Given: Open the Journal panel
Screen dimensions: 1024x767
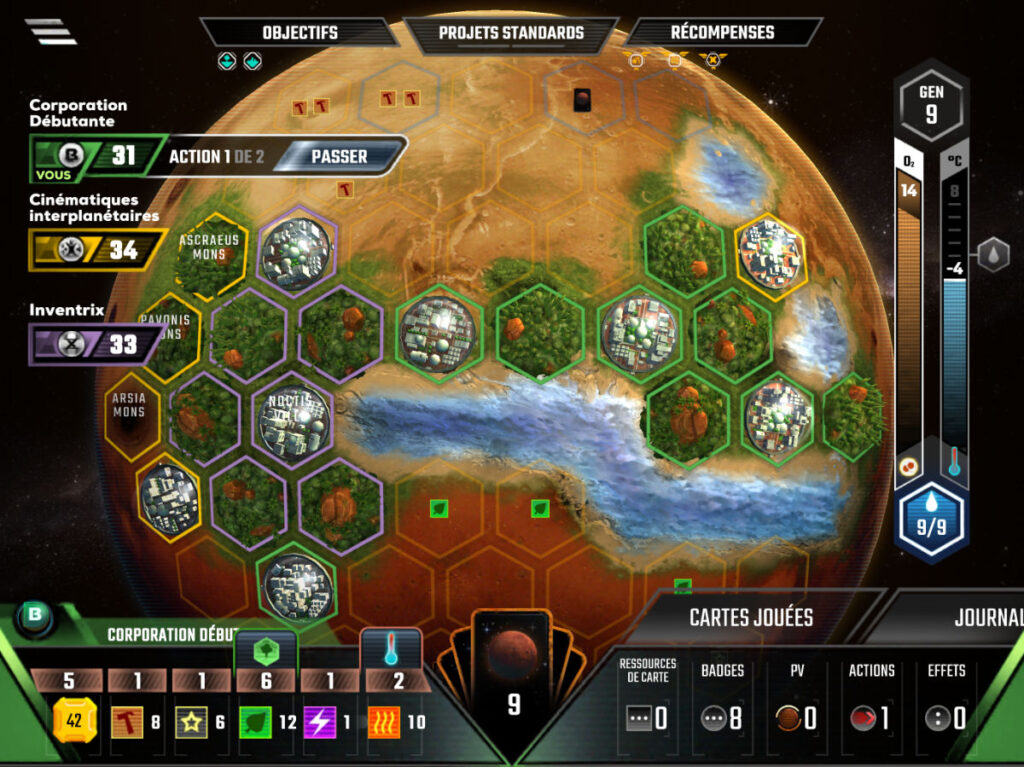Looking at the screenshot, I should click(987, 617).
